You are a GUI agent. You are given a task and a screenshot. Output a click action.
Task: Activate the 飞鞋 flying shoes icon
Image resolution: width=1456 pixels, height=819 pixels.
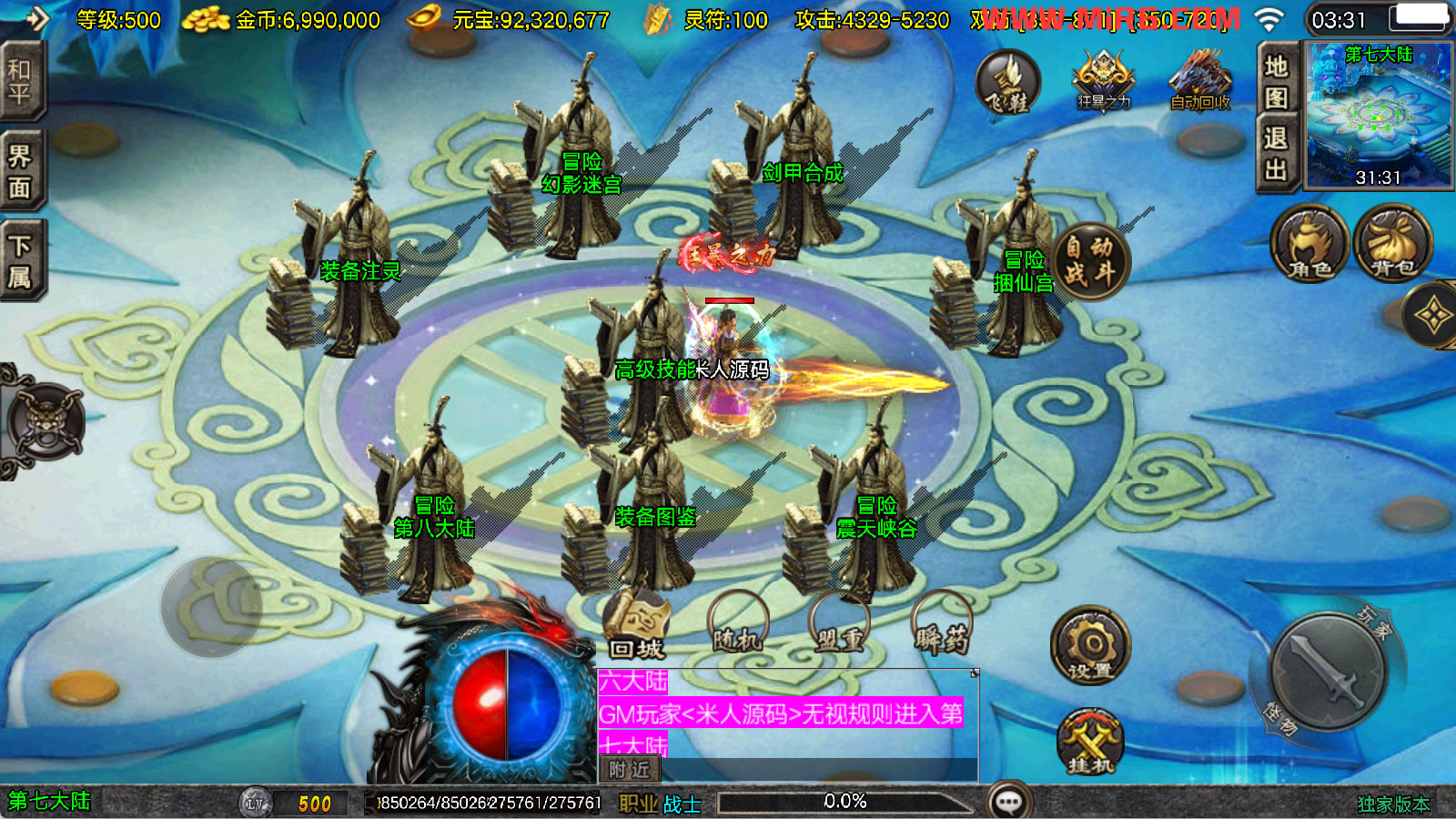(x=1008, y=83)
